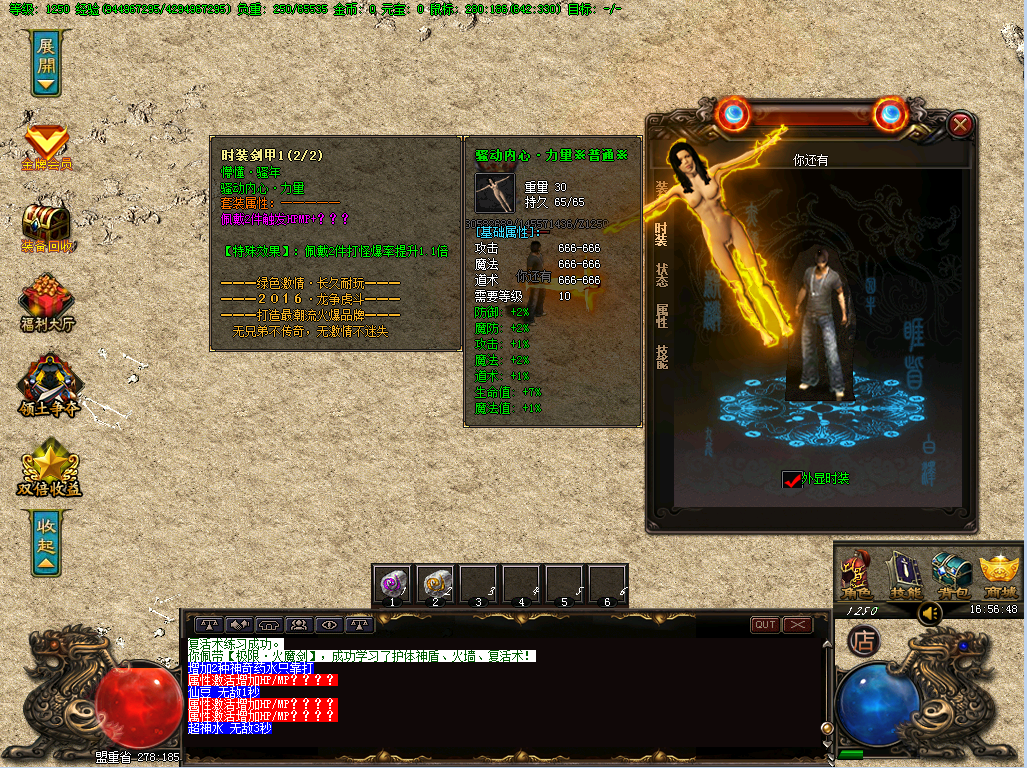Toggle the 外显时装 checkbox
Viewport: 1027px width, 768px height.
coord(792,480)
